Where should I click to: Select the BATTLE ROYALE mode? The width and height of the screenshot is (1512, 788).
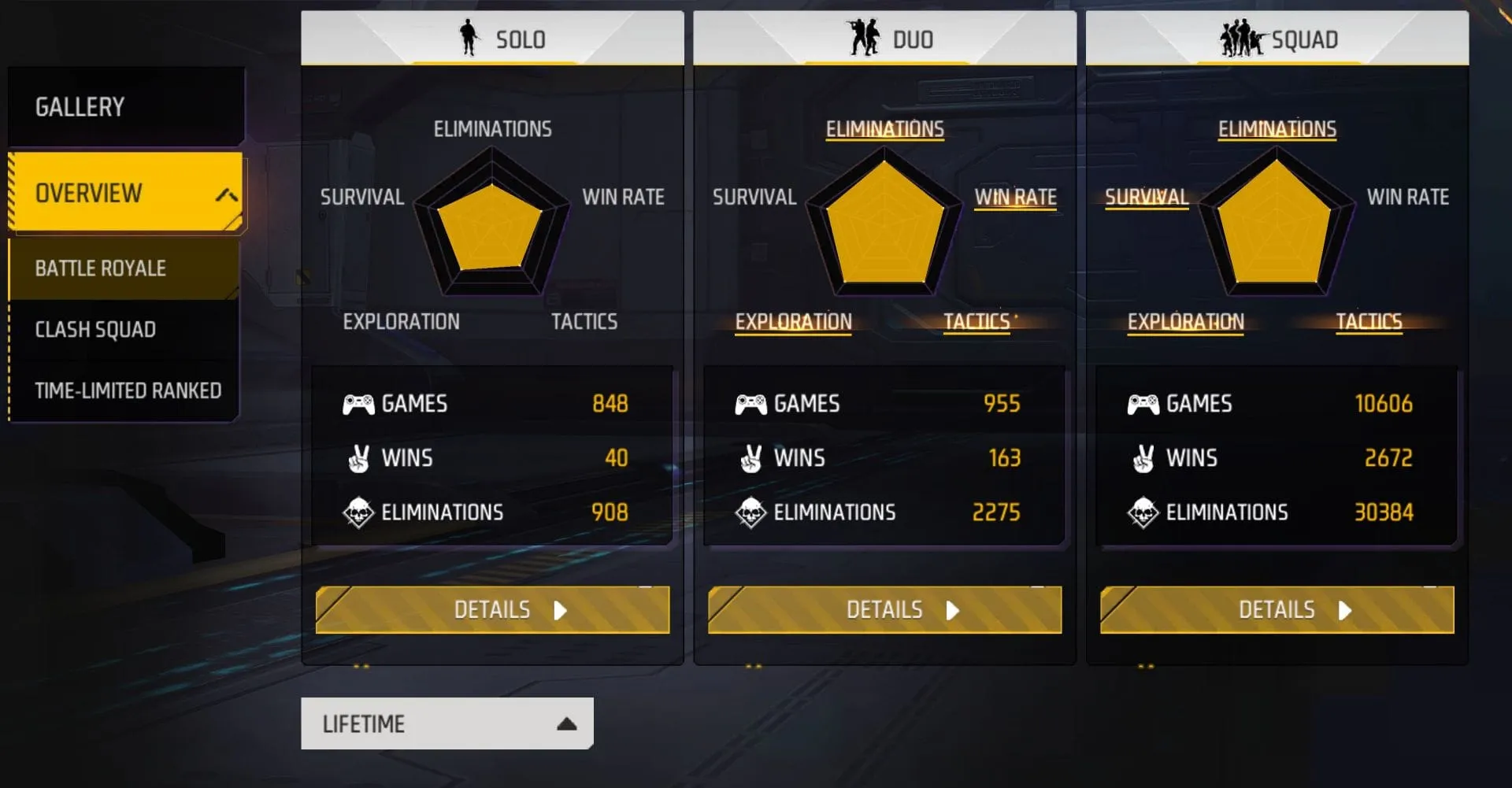pos(100,268)
